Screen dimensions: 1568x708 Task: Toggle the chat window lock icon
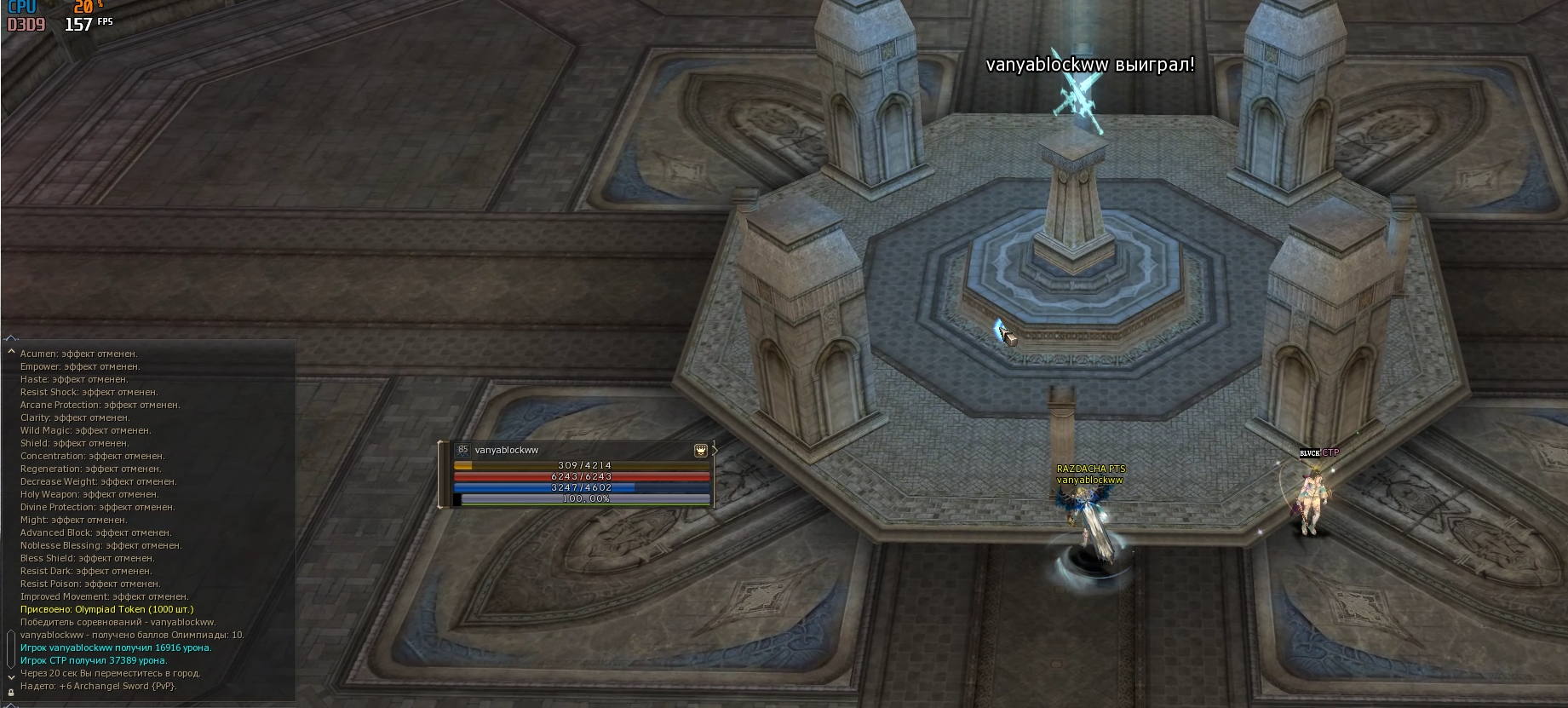tap(11, 693)
